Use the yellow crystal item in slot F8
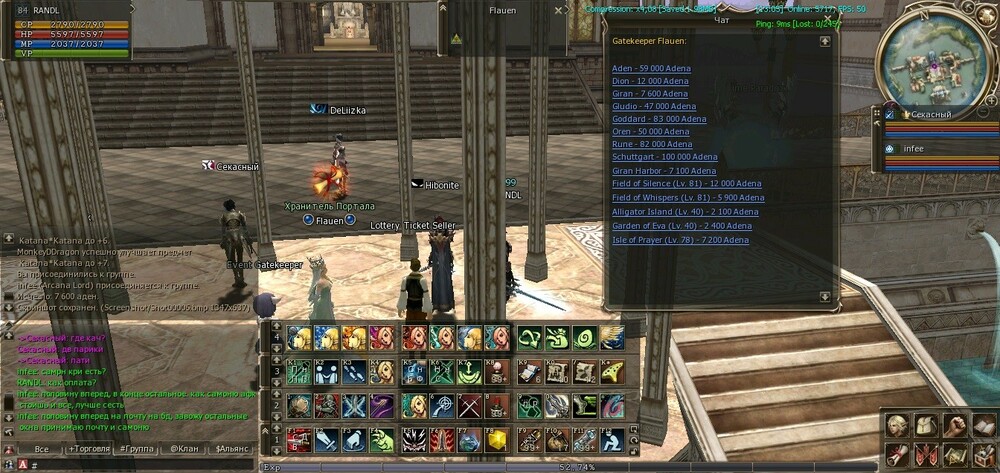 click(x=495, y=440)
